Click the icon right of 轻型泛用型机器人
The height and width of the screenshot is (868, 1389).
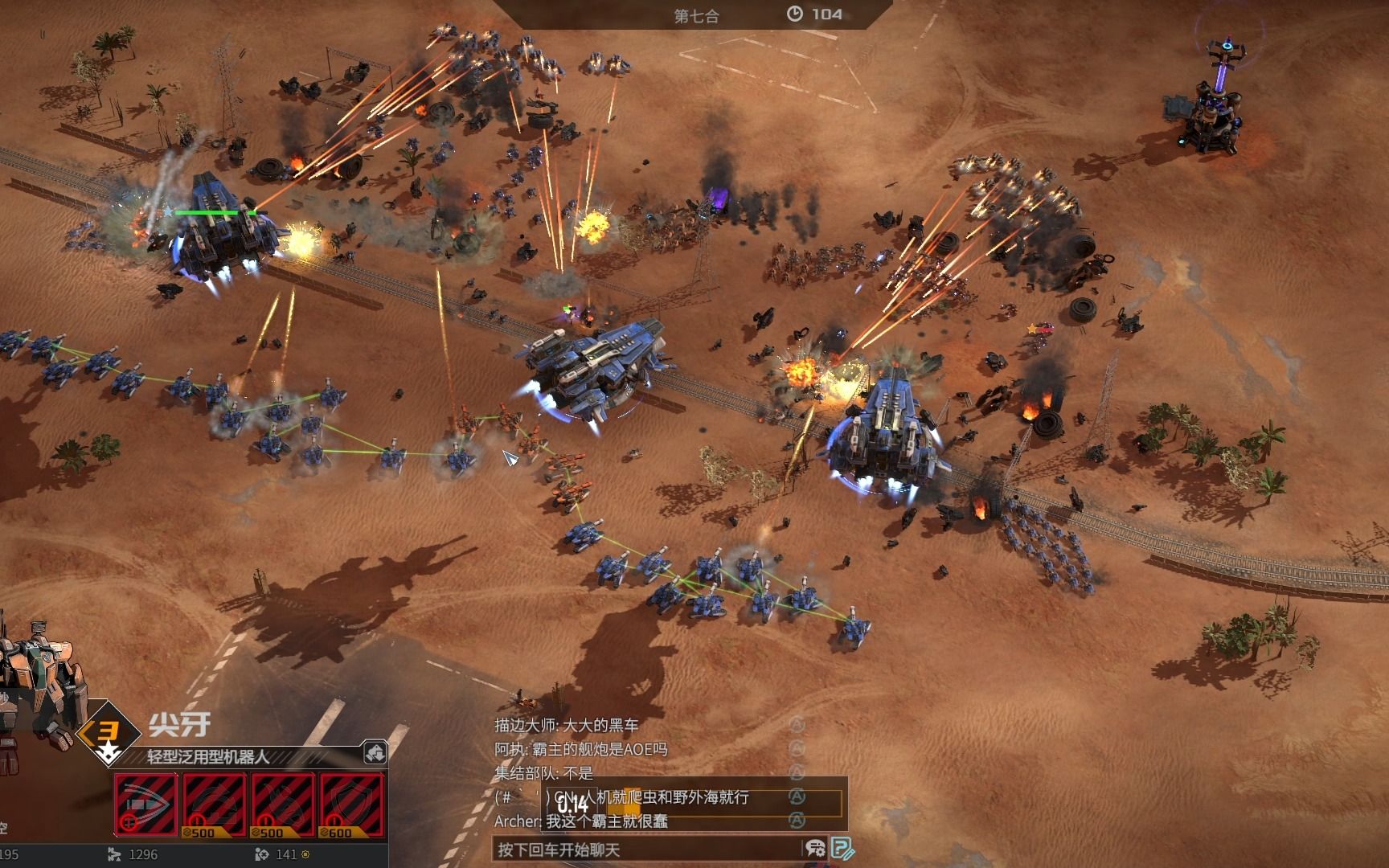point(375,753)
